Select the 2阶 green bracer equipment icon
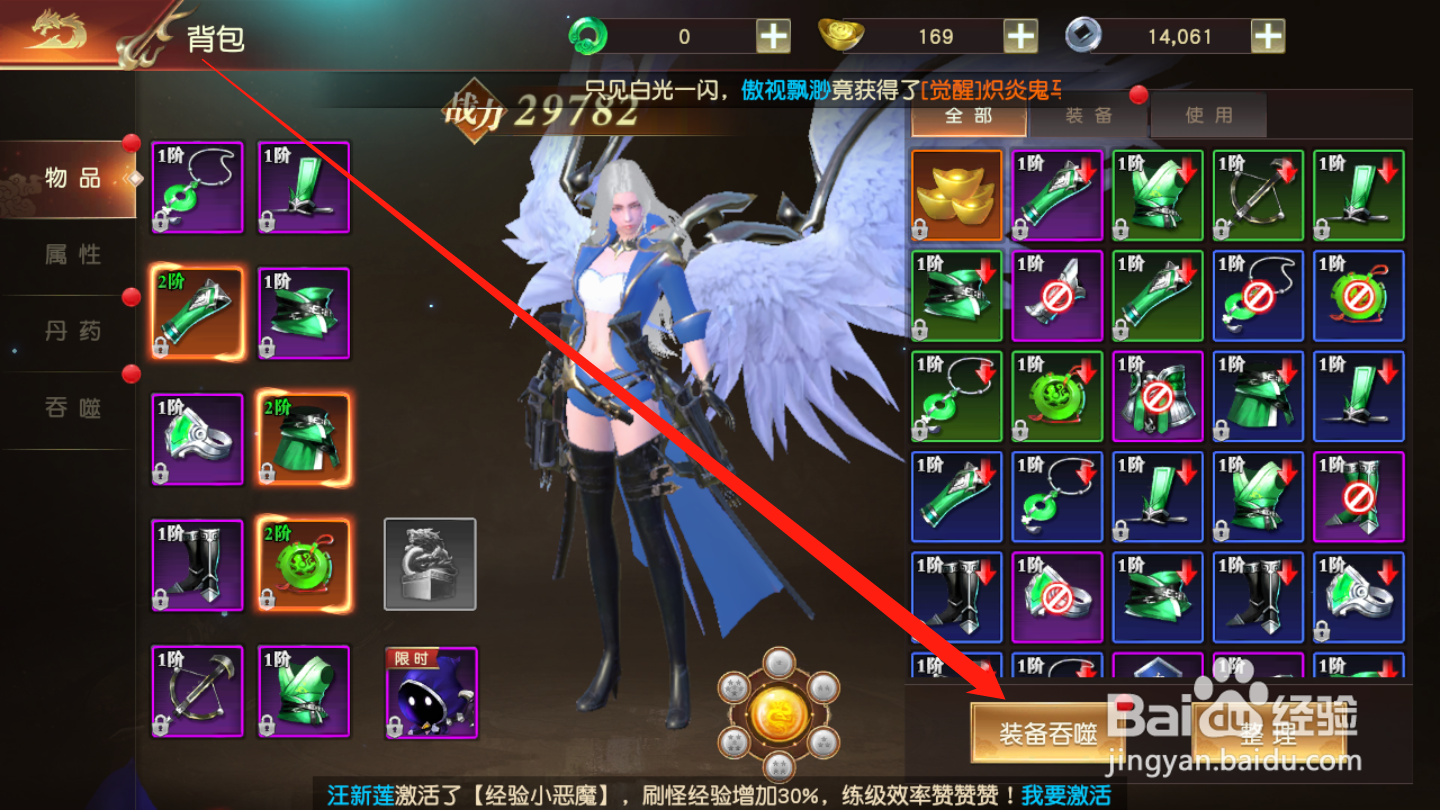This screenshot has height=810, width=1440. click(196, 313)
